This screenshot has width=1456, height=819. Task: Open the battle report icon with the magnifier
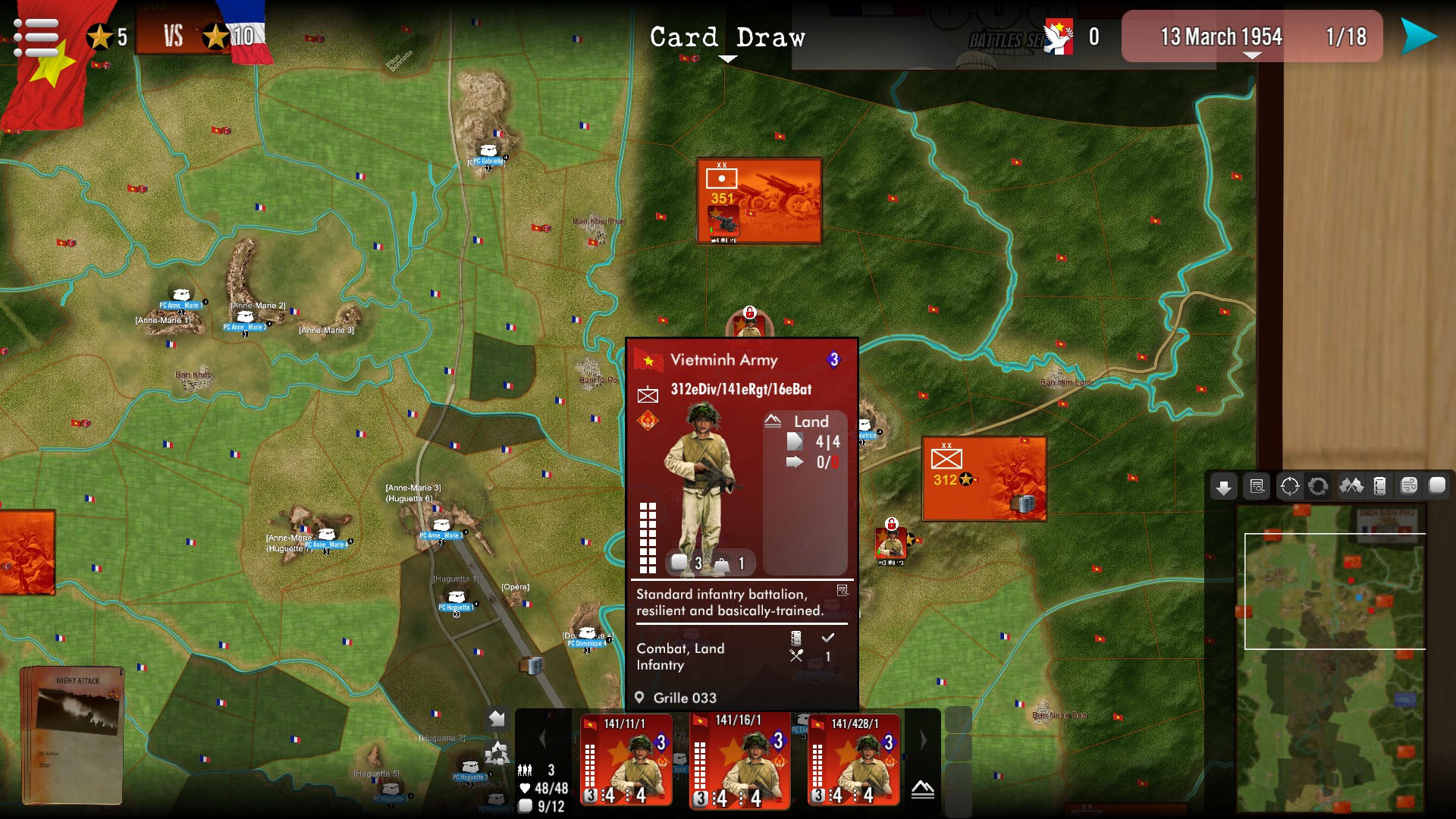pos(1257,487)
